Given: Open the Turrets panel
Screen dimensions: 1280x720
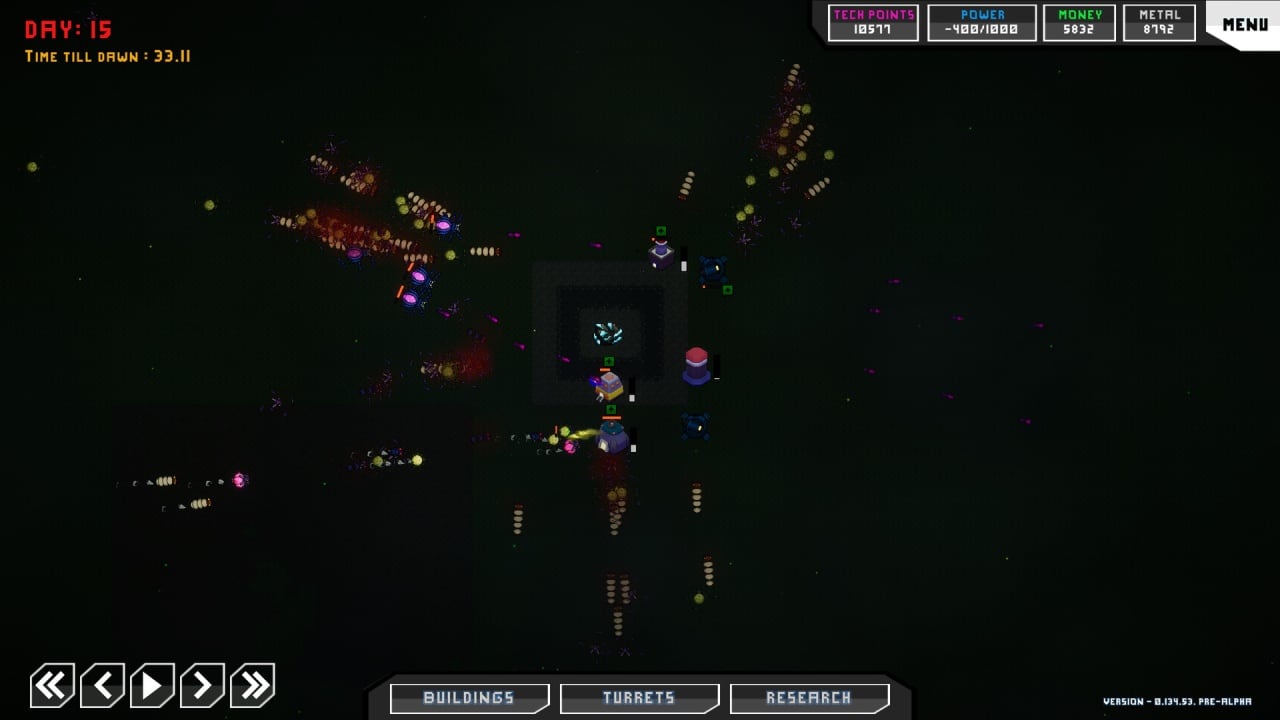Looking at the screenshot, I should pyautogui.click(x=639, y=698).
